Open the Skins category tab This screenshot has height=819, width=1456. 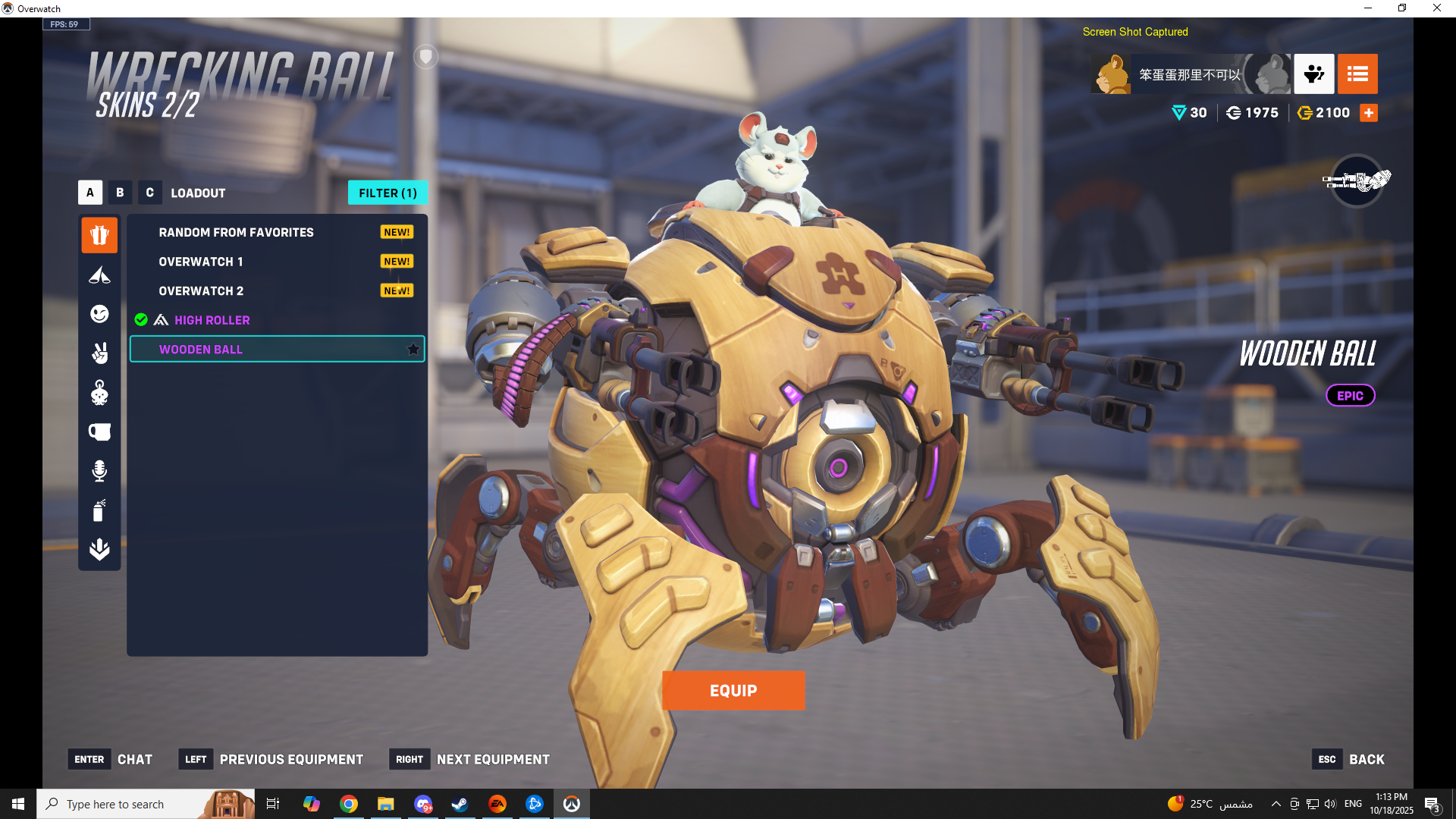[99, 235]
